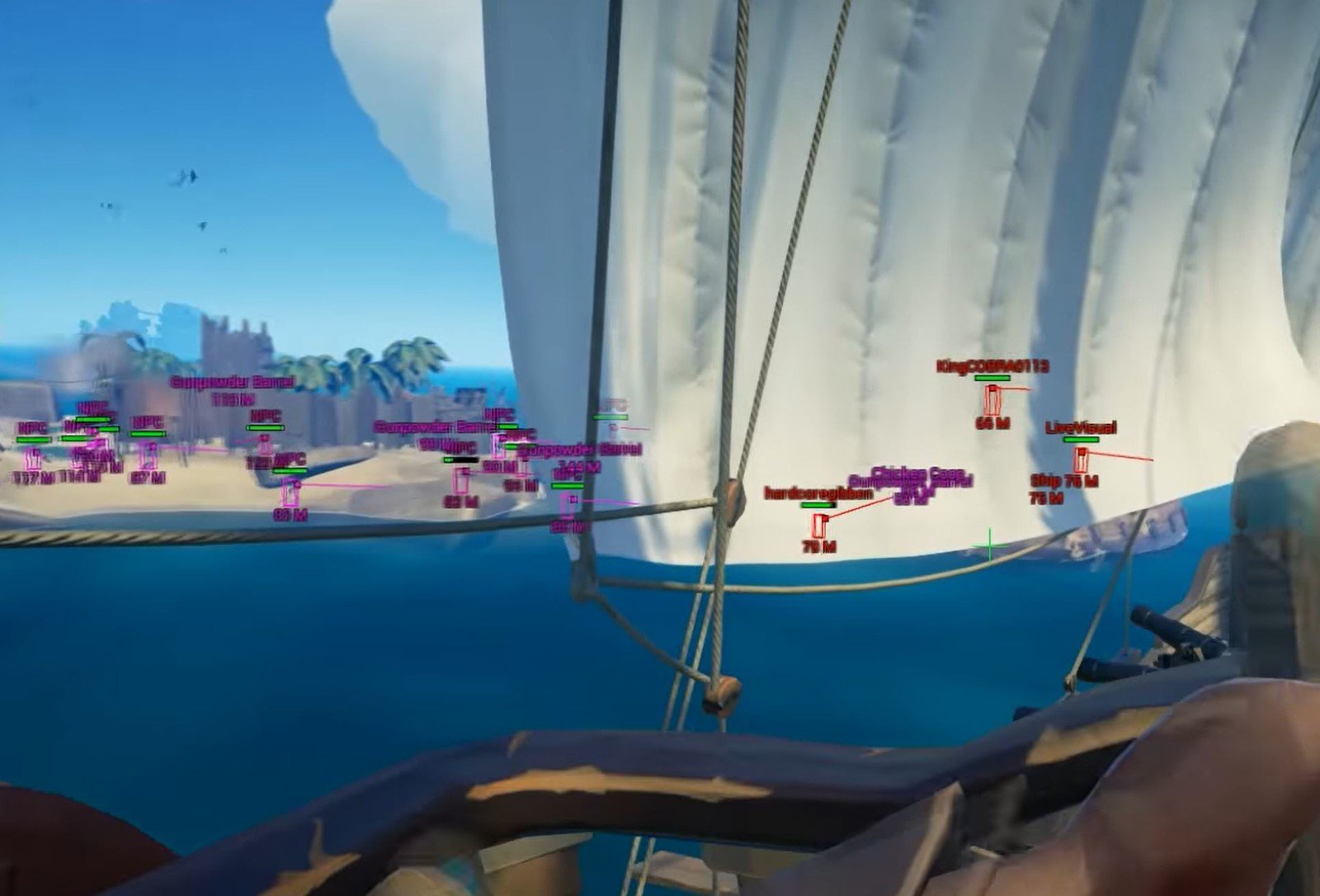Click KingCOBRA0113's green health bar
Screen dimensions: 1320x896
click(x=992, y=379)
